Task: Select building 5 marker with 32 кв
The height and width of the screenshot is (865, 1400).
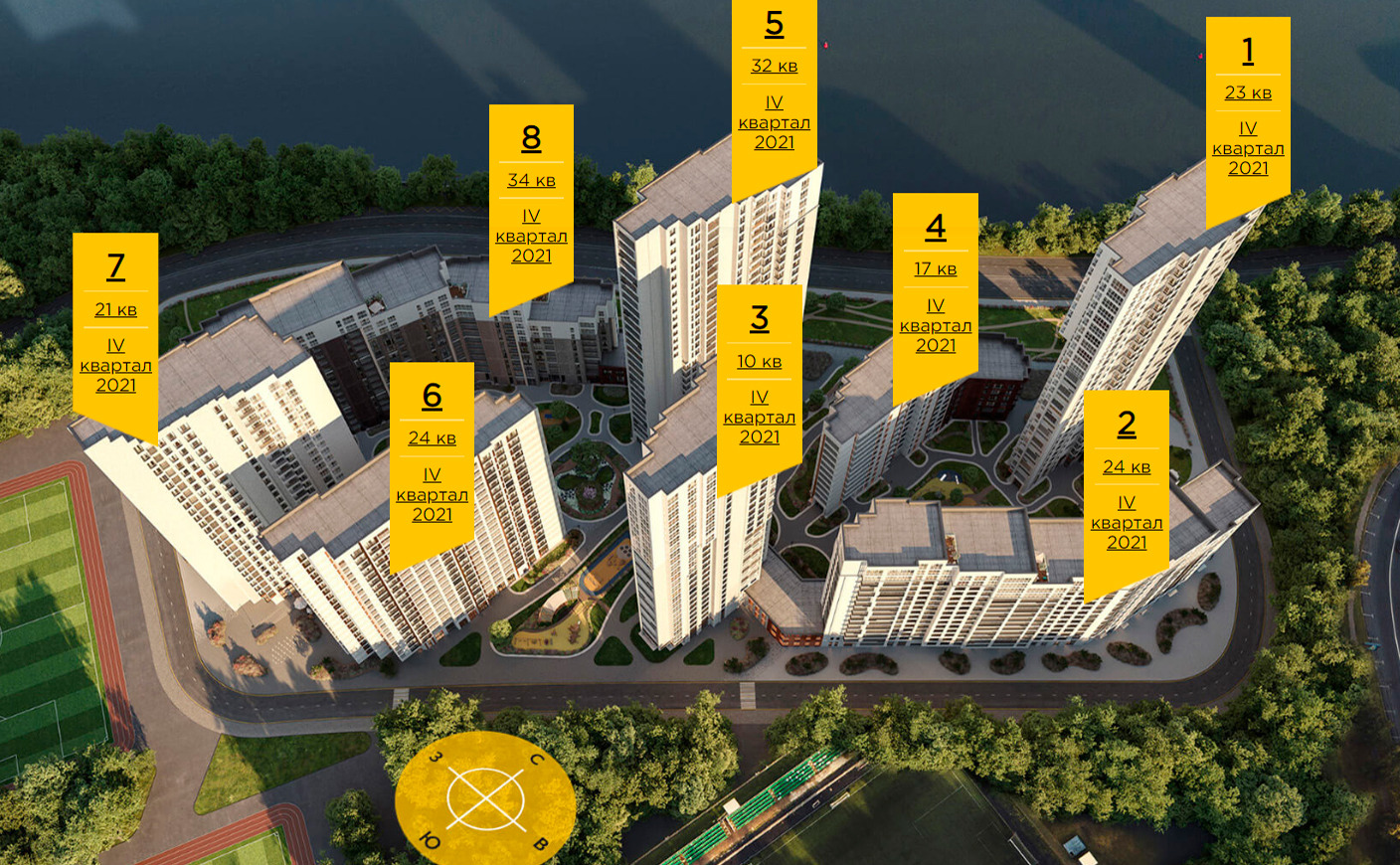Action: (774, 85)
